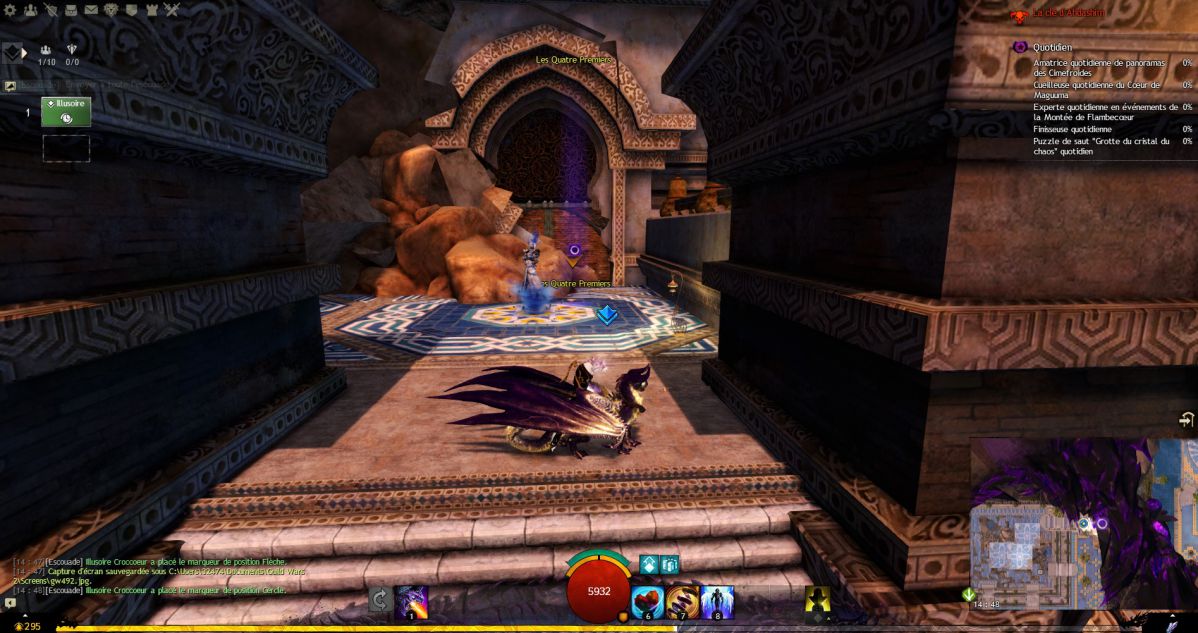This screenshot has height=633, width=1198.
Task: Select the Illusoire squad member tile
Action: [66, 112]
